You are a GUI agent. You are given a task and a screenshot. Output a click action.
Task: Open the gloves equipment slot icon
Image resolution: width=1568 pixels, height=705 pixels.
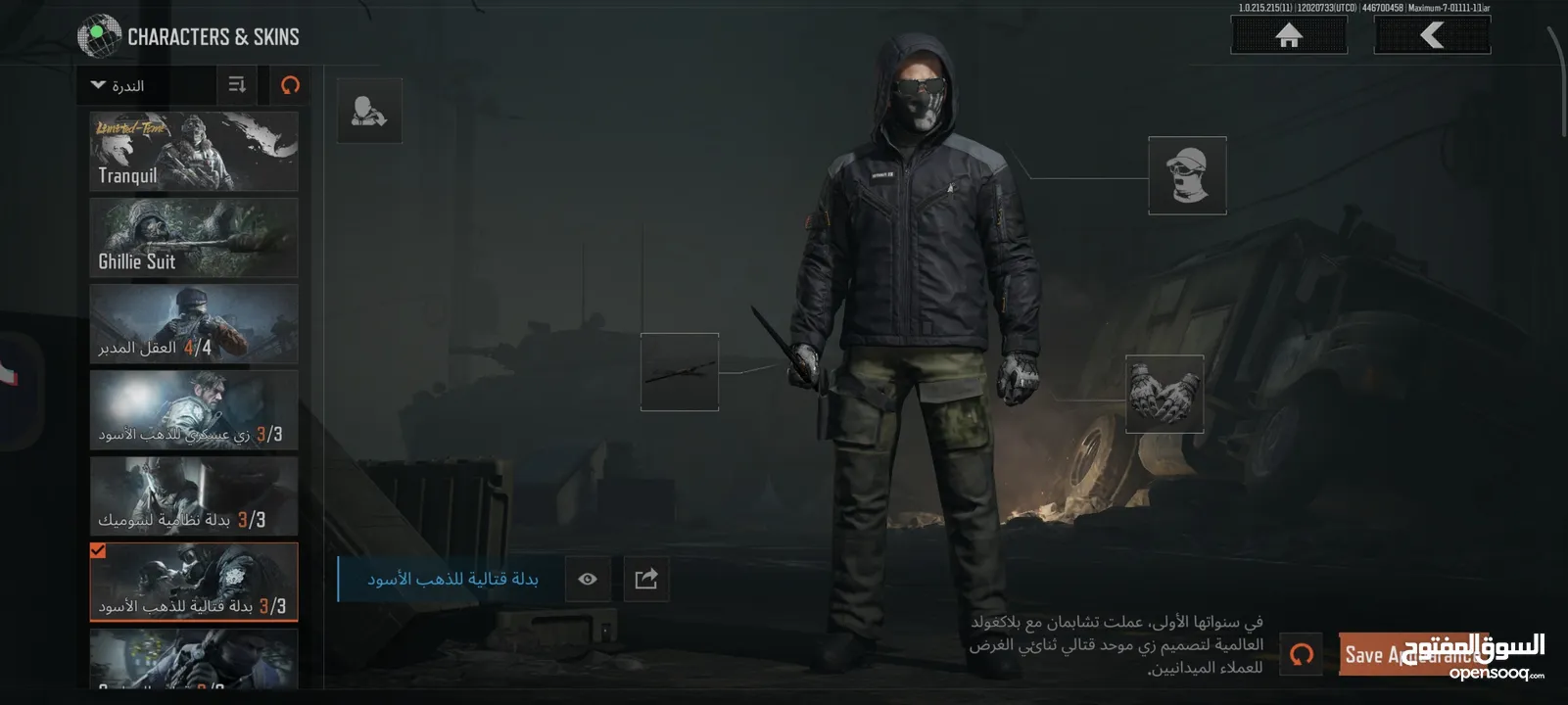(1165, 396)
